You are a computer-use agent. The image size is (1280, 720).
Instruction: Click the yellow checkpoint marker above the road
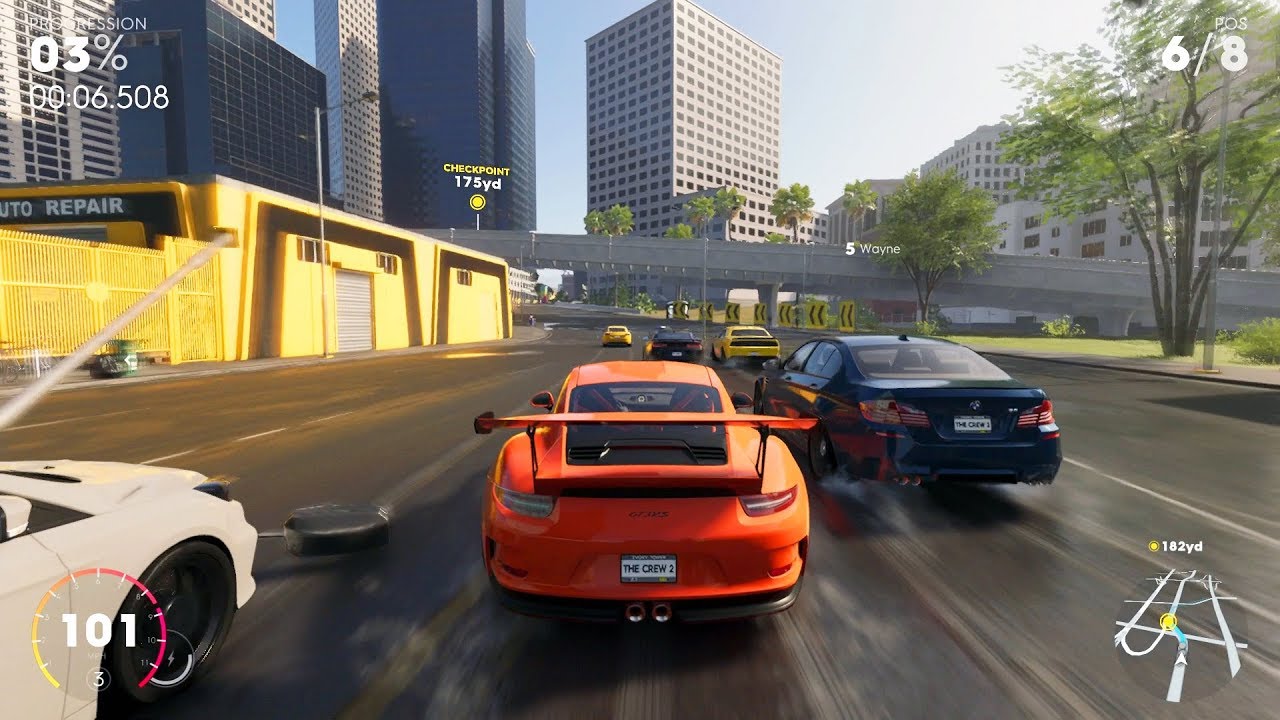(476, 201)
